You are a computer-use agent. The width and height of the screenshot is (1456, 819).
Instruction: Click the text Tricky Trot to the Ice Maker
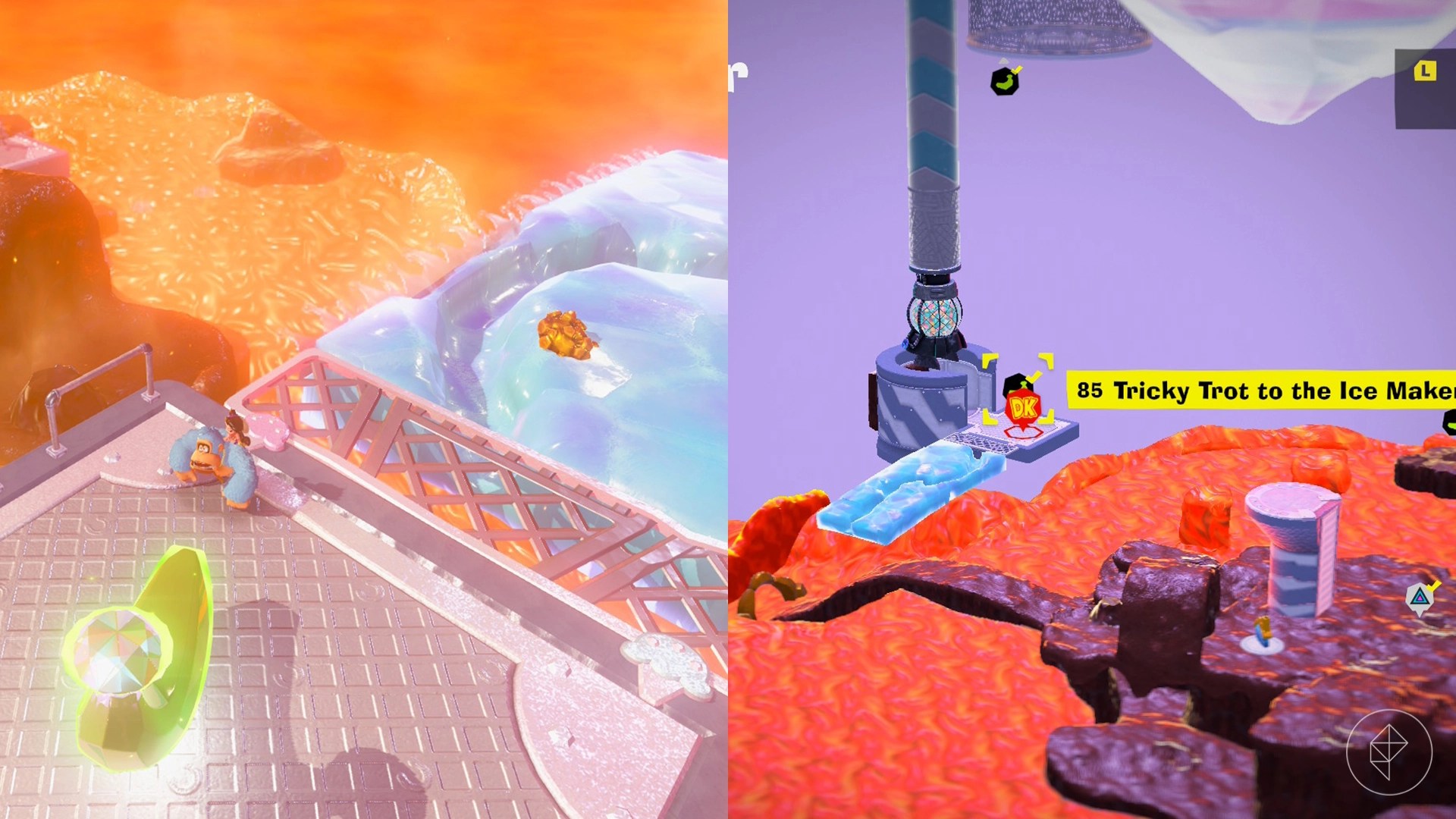1289,392
